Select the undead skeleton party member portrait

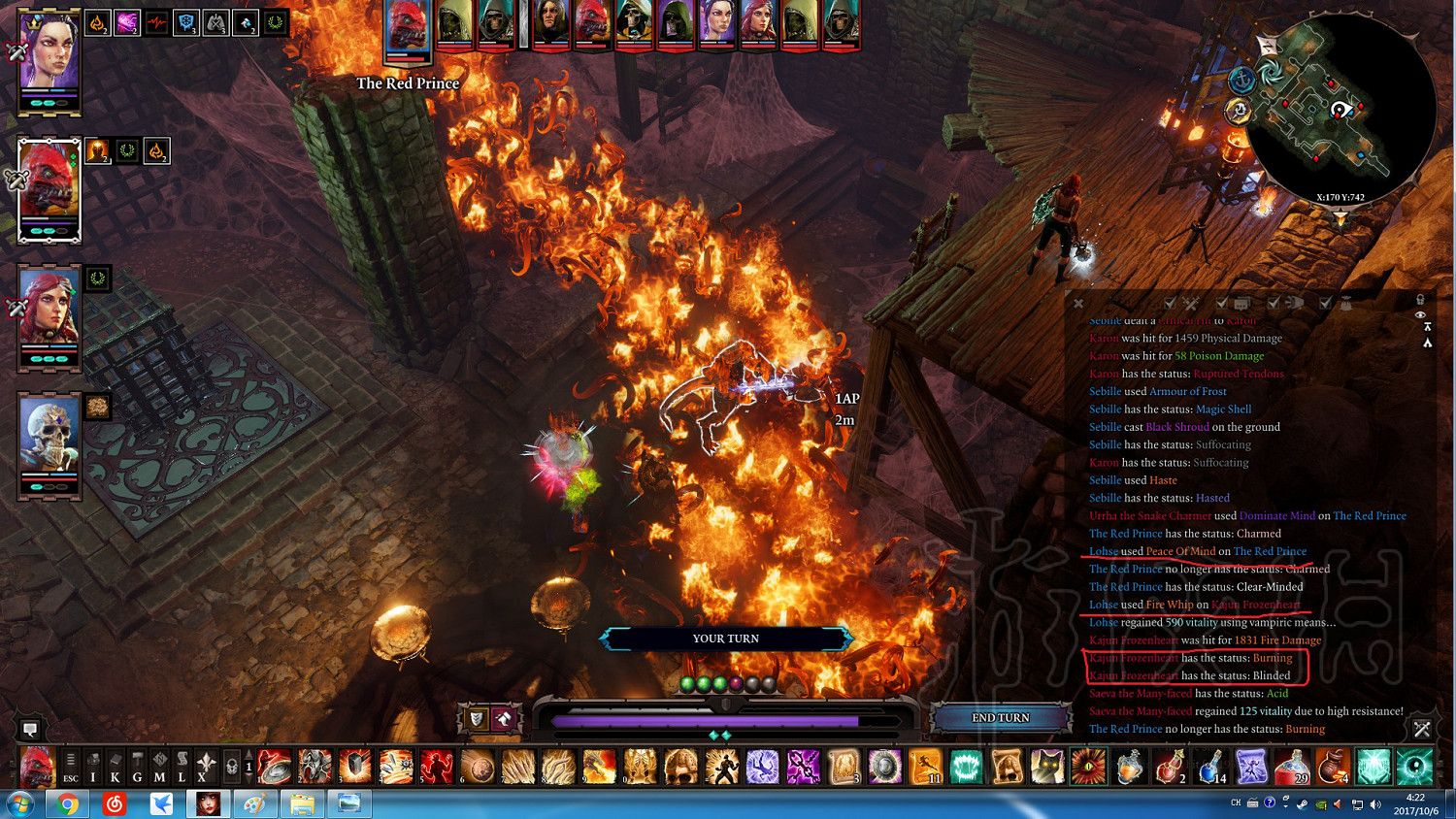pos(49,440)
